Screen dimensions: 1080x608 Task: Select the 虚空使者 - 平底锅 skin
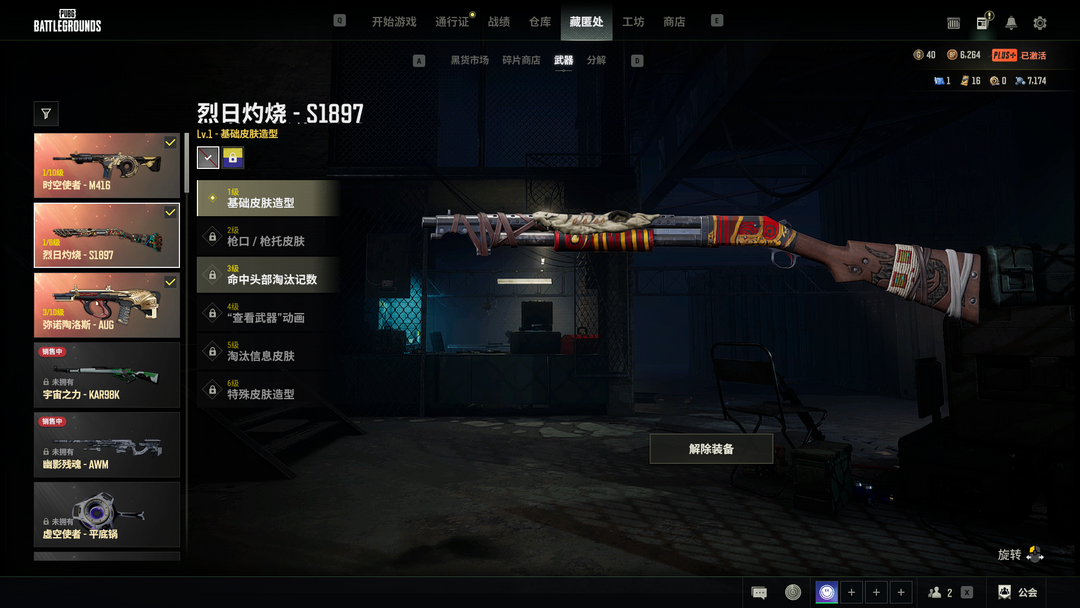pos(107,514)
